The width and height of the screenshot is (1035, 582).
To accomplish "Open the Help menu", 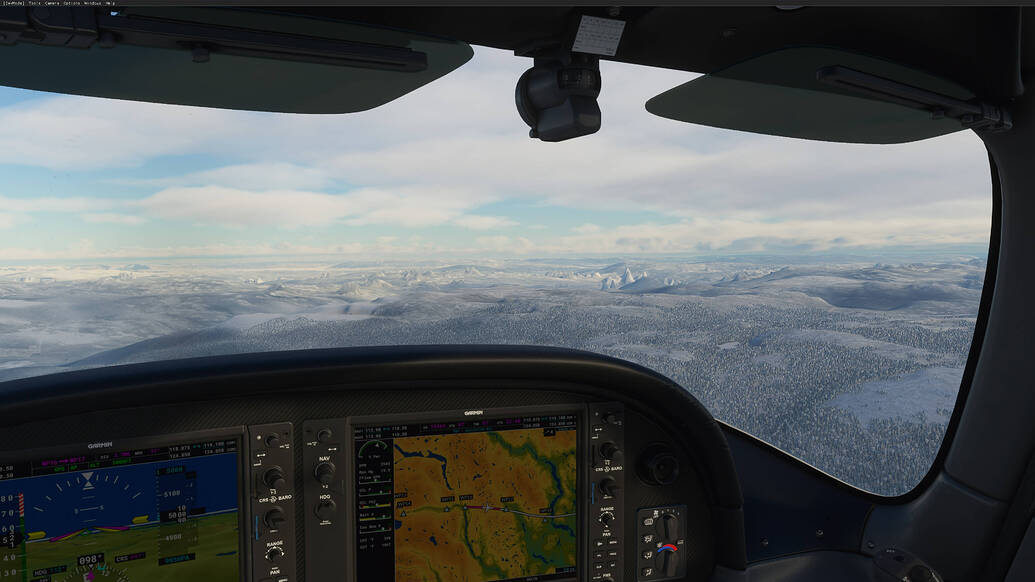I will click(x=110, y=3).
